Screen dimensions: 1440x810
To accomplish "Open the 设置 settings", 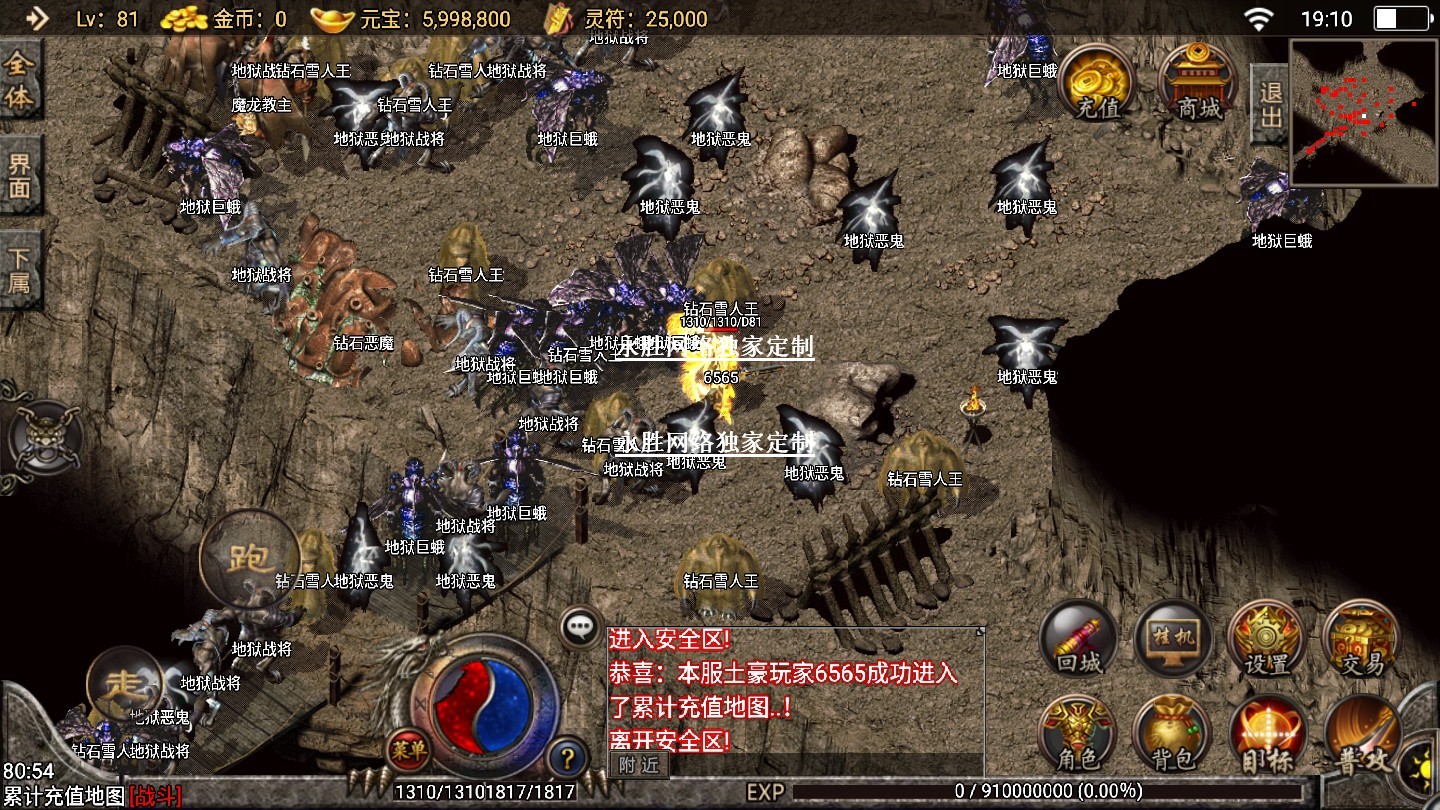I will pyautogui.click(x=1266, y=638).
